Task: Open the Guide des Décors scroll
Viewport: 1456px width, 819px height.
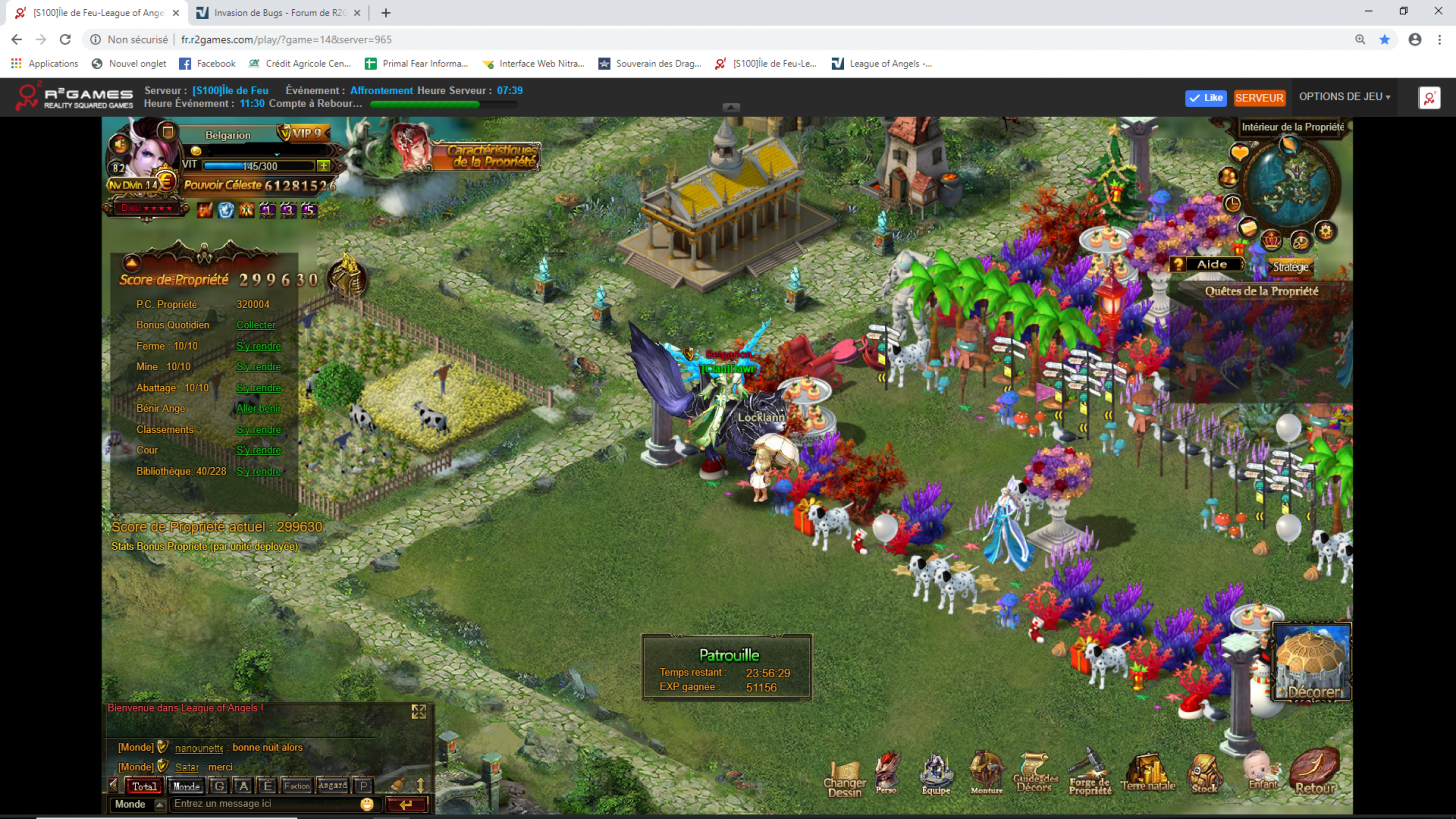Action: (1036, 772)
